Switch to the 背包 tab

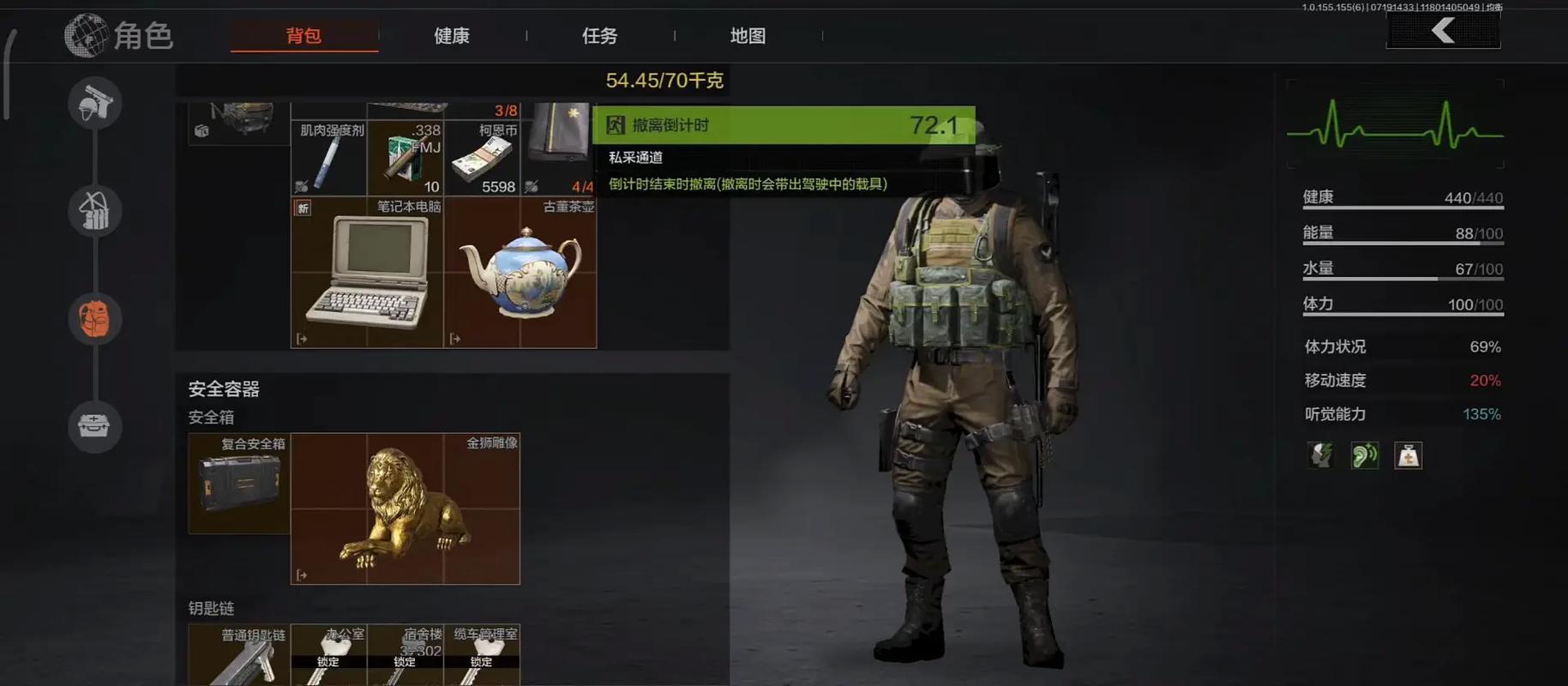[x=303, y=36]
